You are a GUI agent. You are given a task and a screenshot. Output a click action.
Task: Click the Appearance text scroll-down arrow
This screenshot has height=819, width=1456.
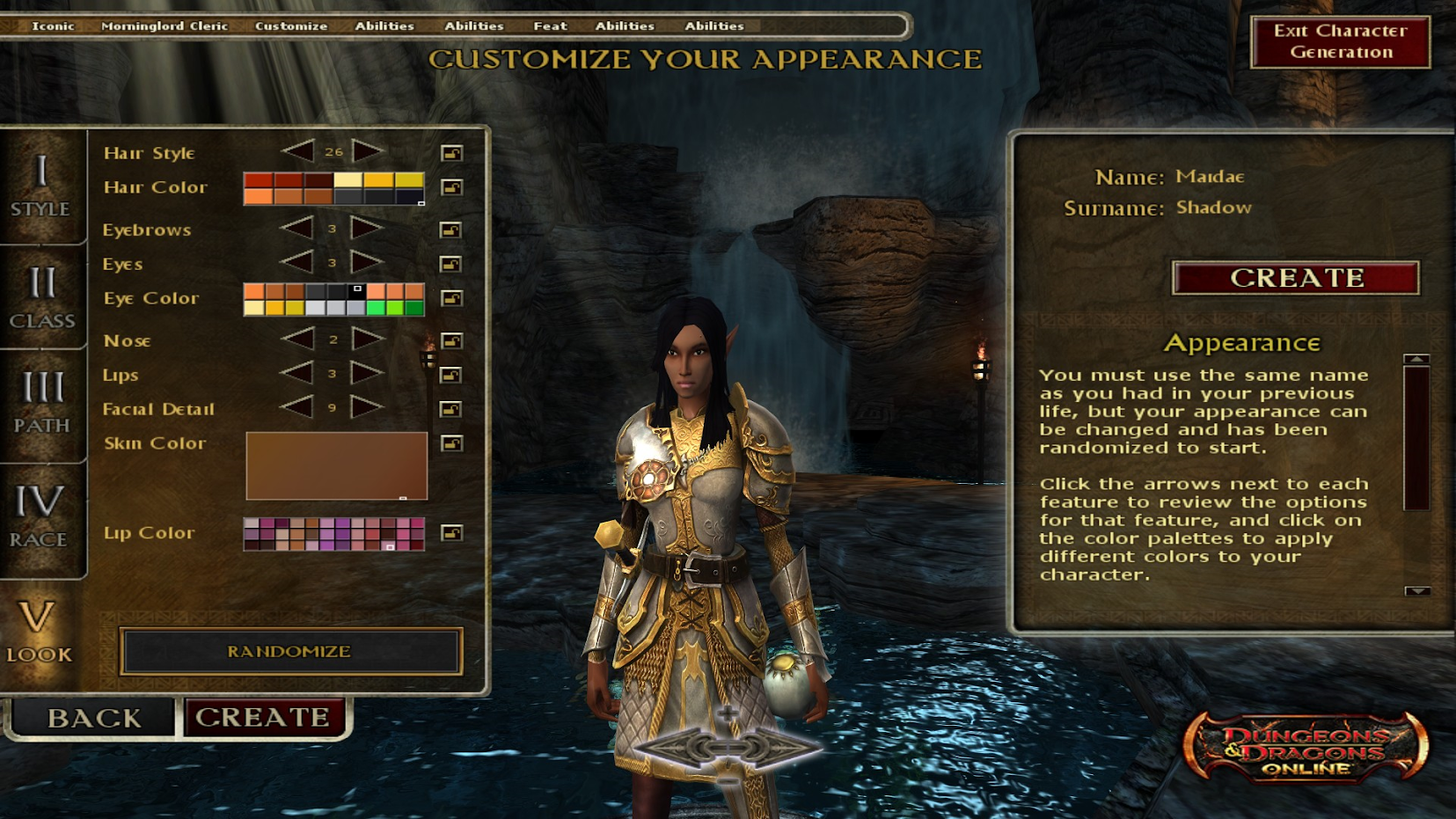click(1416, 591)
